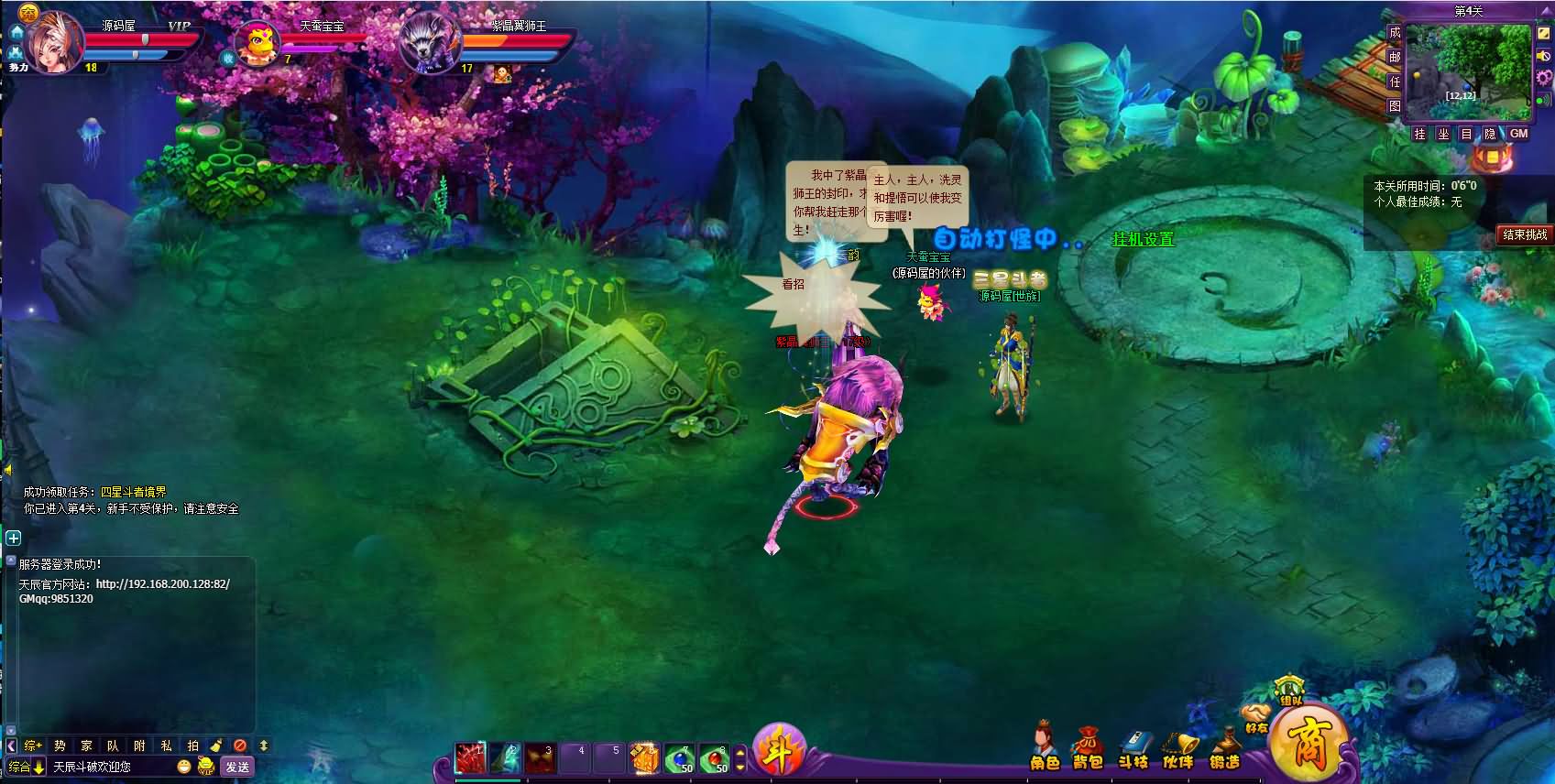Open the 斗技 skills book

click(x=1133, y=748)
